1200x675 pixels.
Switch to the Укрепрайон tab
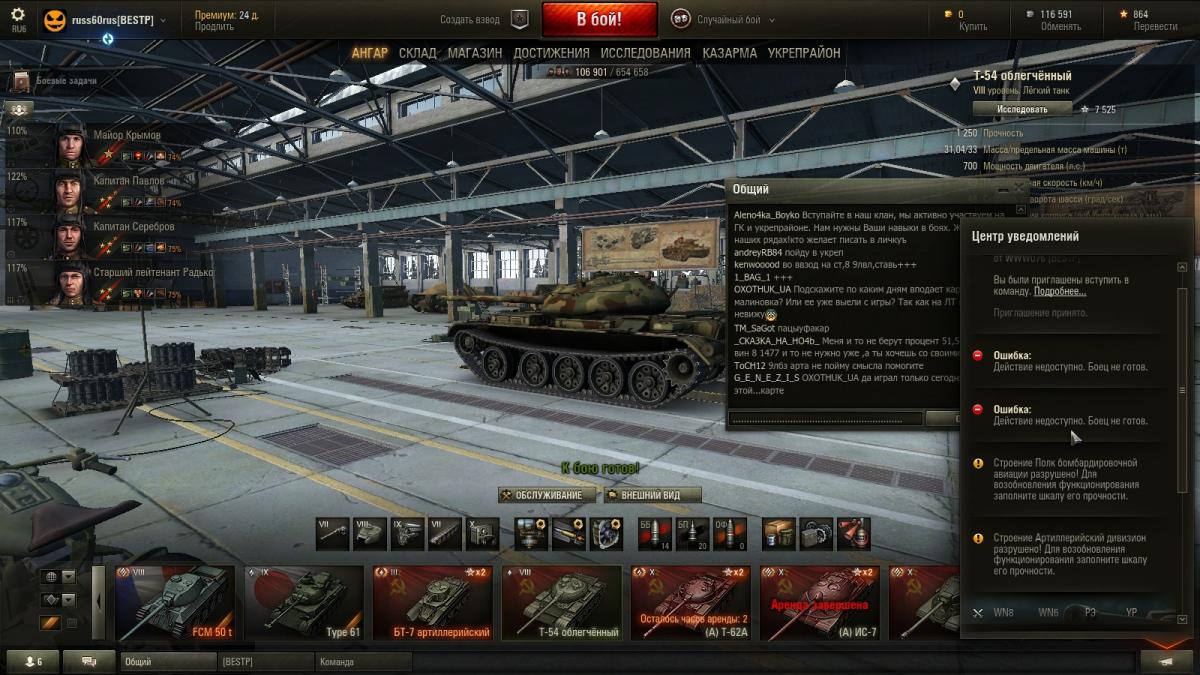(804, 53)
